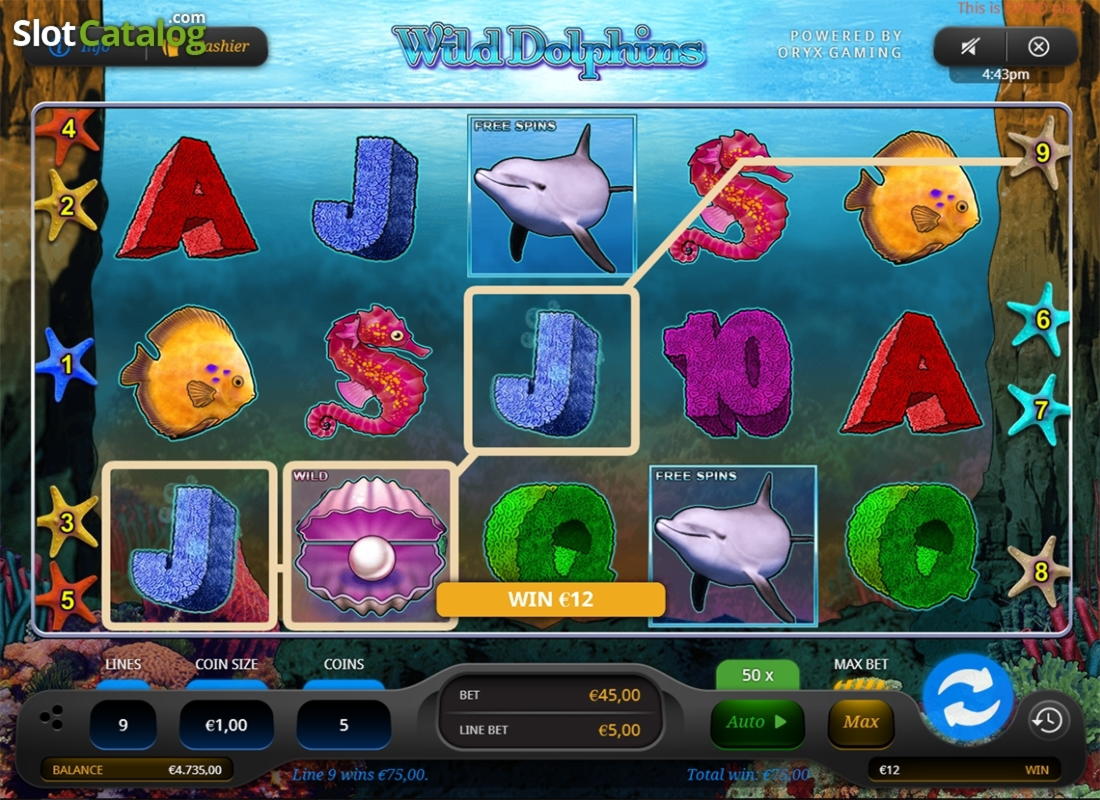The height and width of the screenshot is (800, 1100).
Task: Select the 50 x autoplay count
Action: click(757, 675)
